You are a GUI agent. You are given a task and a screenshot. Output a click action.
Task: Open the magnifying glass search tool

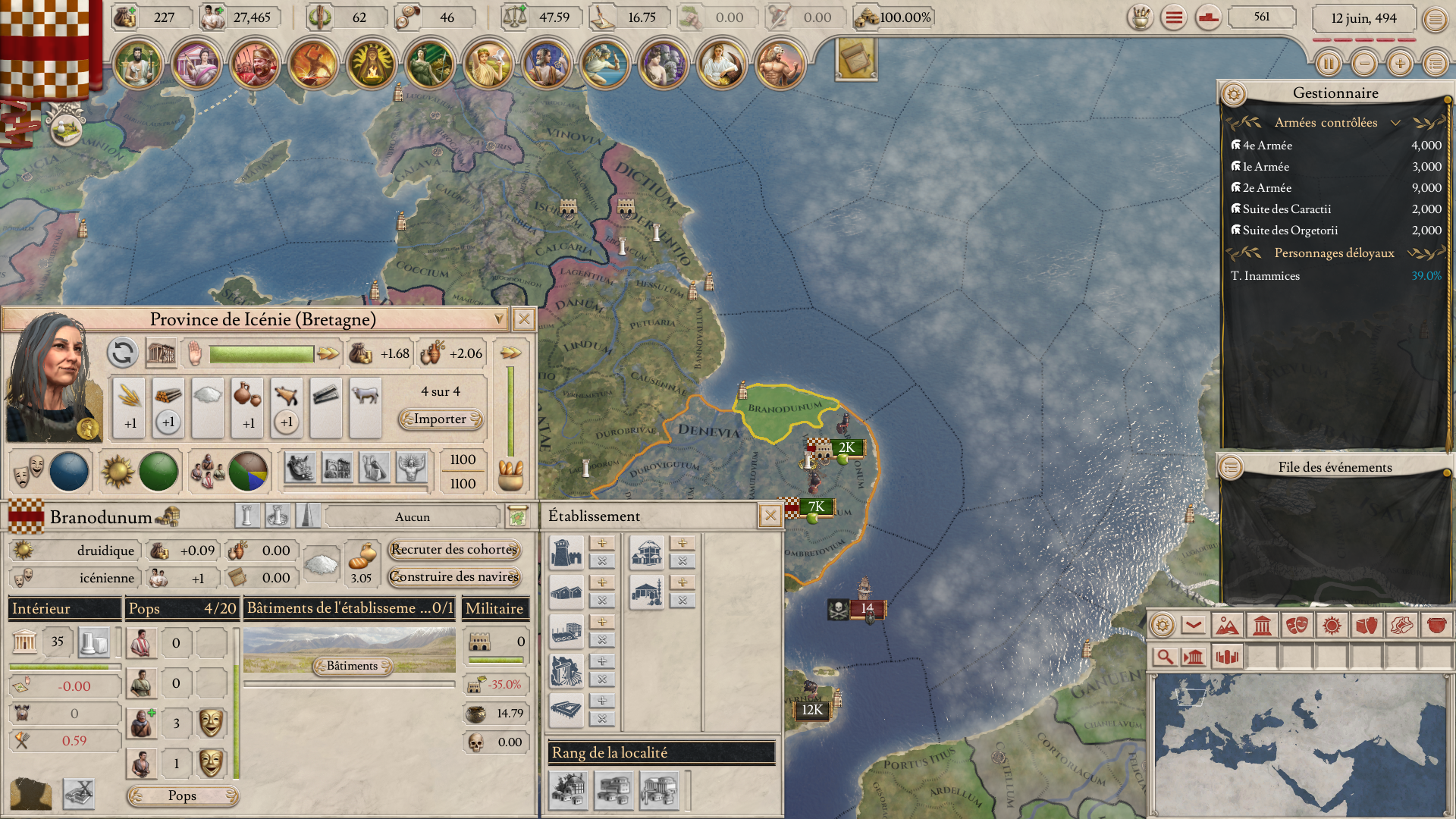click(x=1164, y=657)
